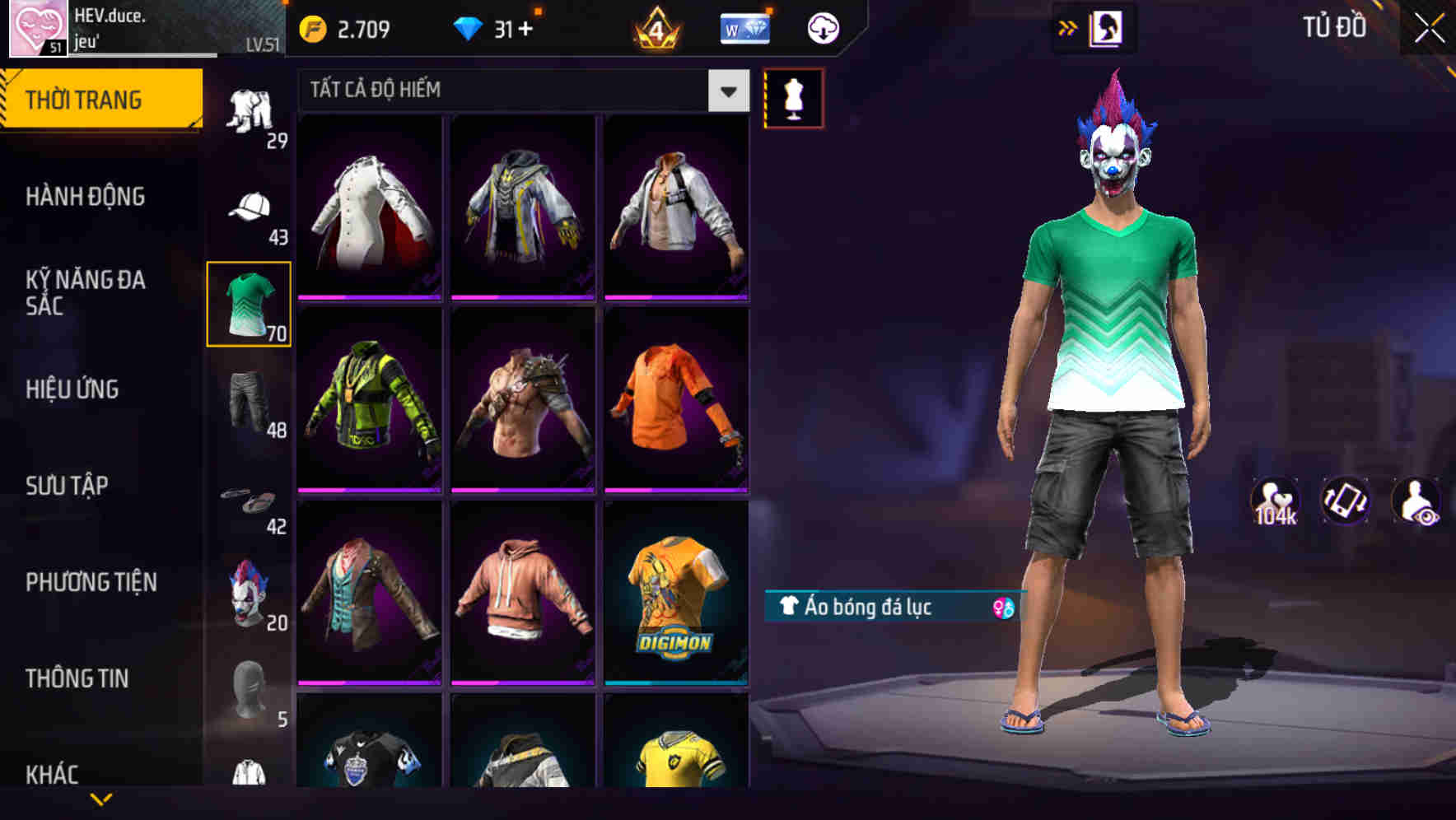Click the weekly membership W diamond icon

click(745, 27)
